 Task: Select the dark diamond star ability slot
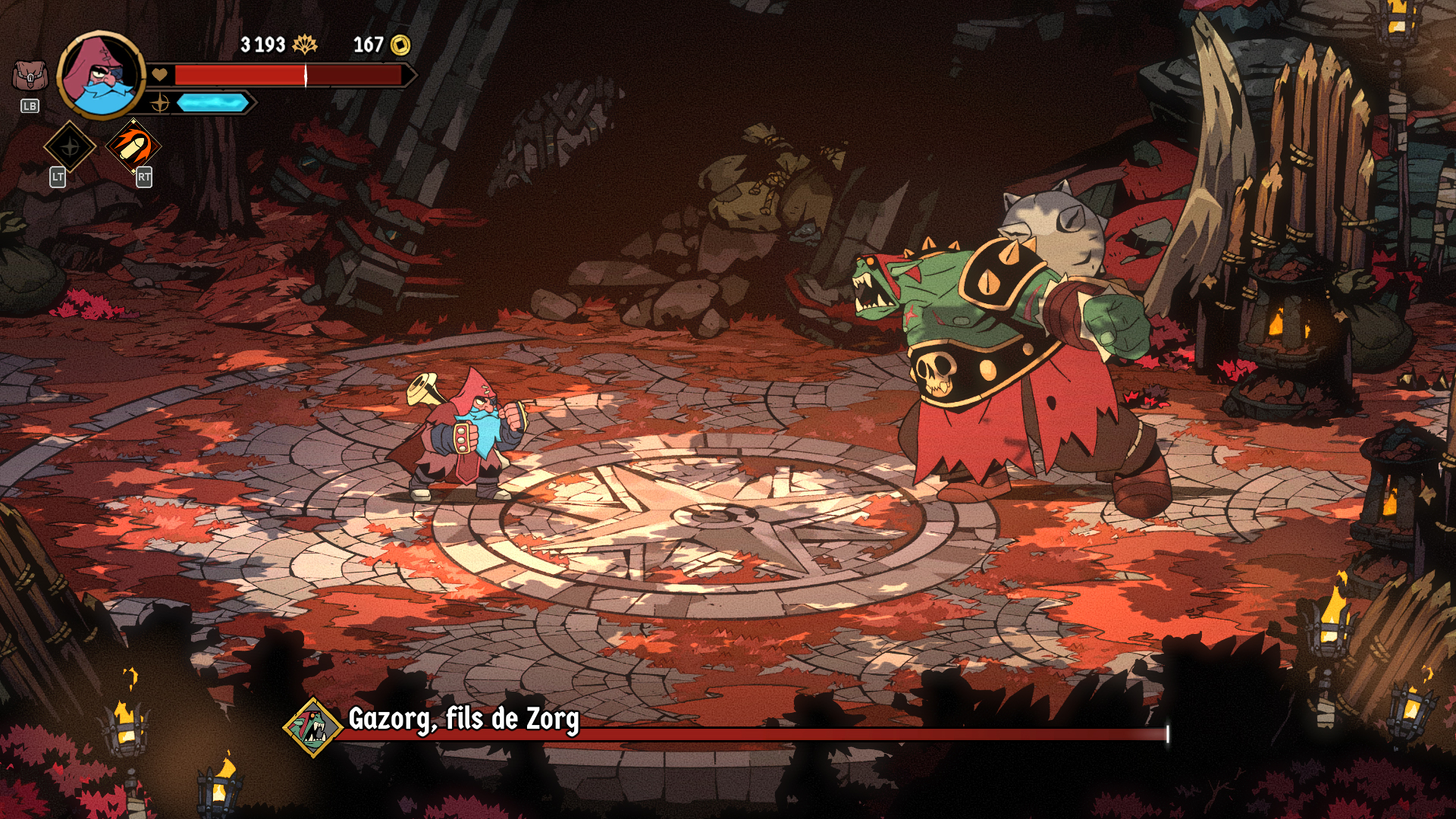tap(70, 146)
